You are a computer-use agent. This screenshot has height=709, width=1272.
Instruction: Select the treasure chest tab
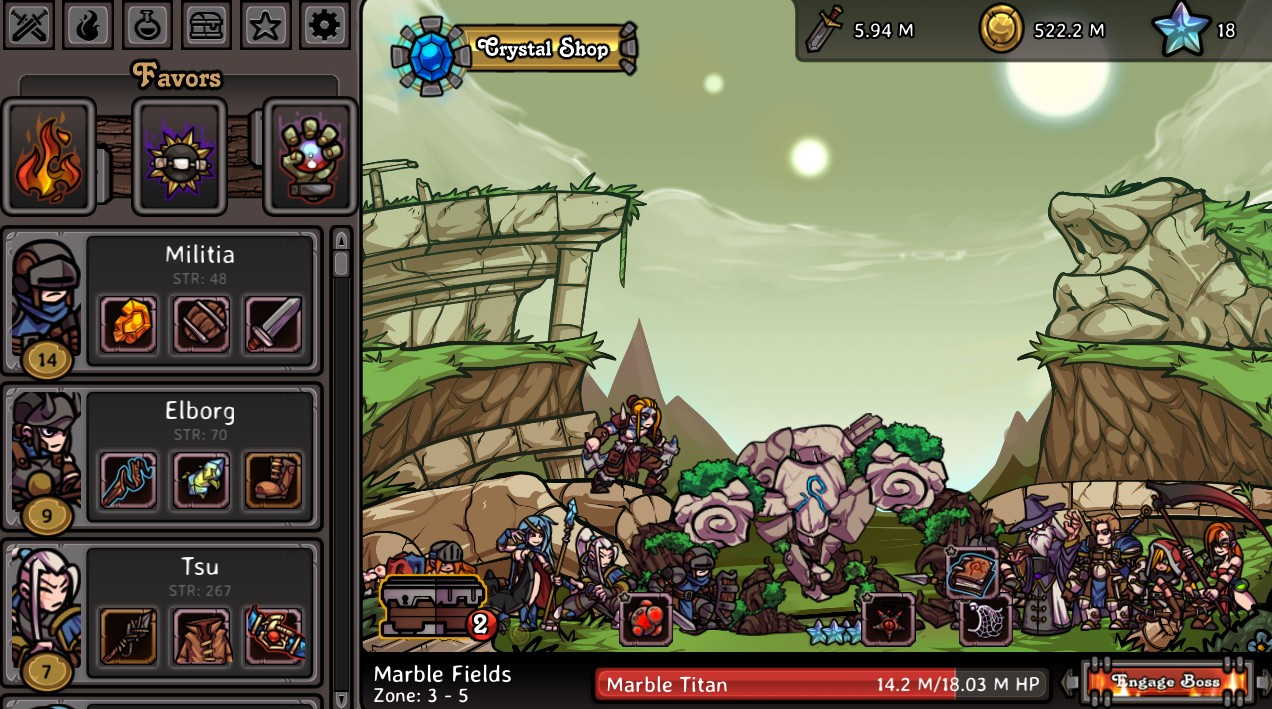click(x=206, y=25)
